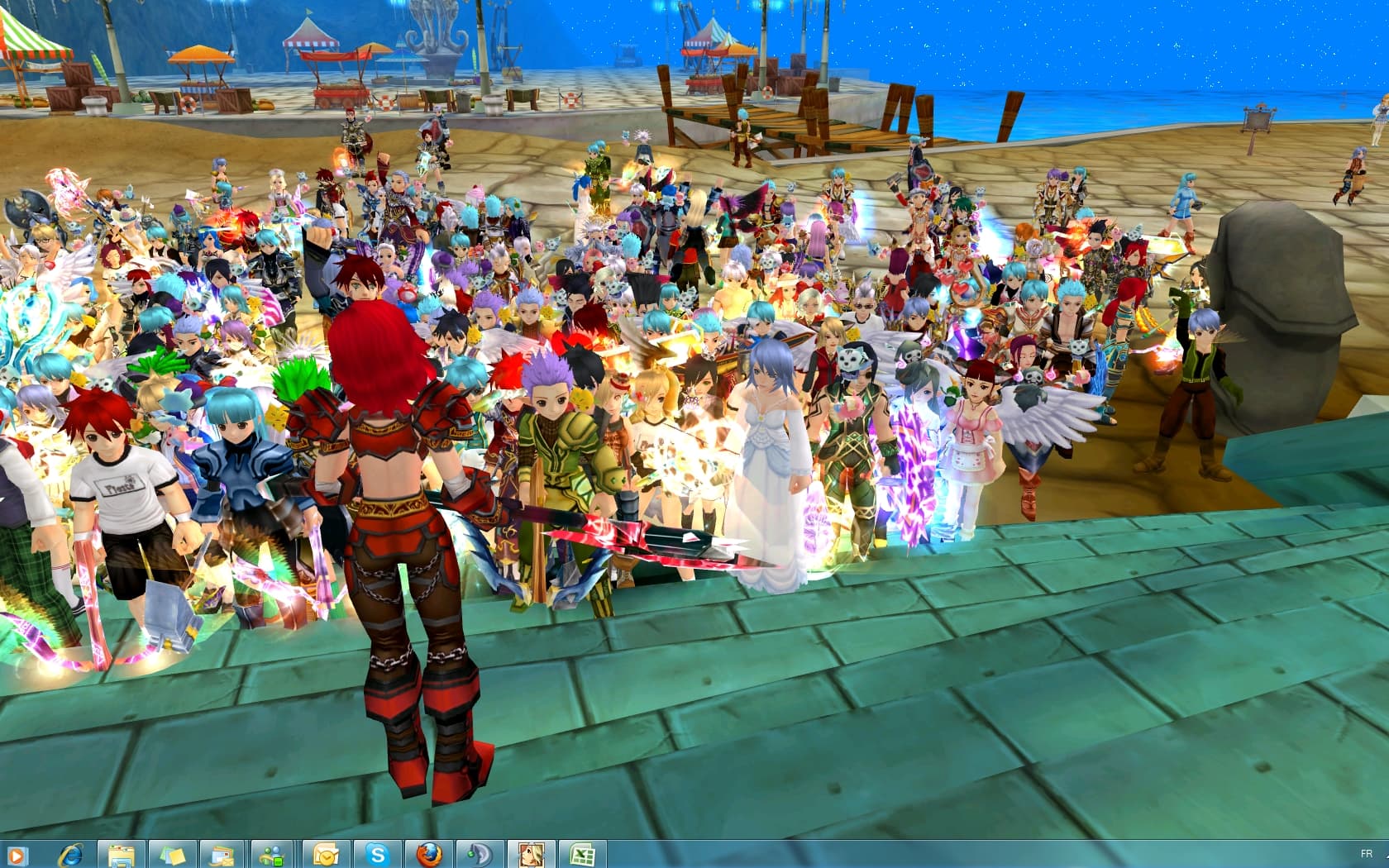Launch the anime game client taskbar icon

(x=529, y=854)
